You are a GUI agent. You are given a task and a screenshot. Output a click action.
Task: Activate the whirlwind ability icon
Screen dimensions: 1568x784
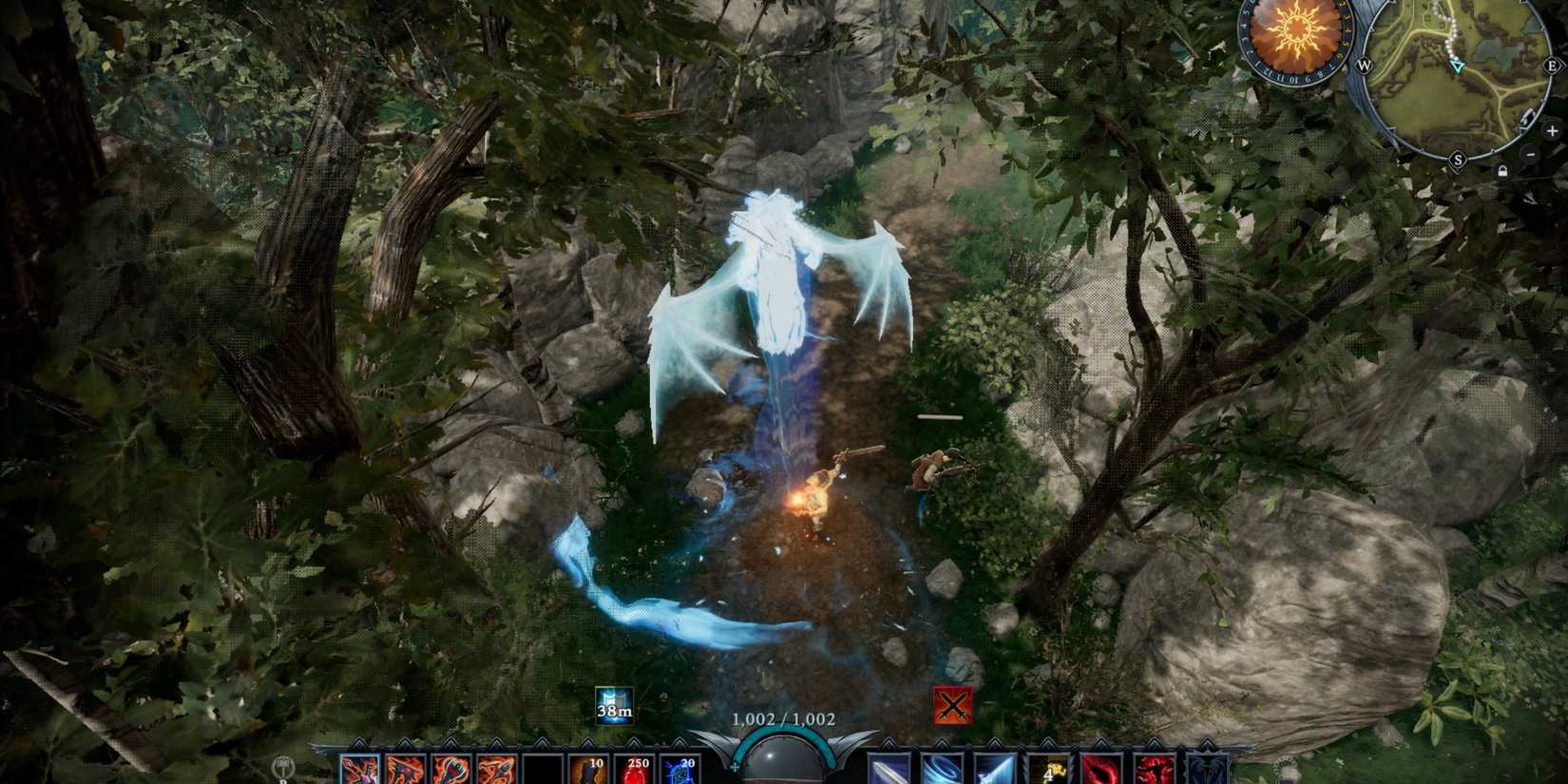[x=943, y=772]
